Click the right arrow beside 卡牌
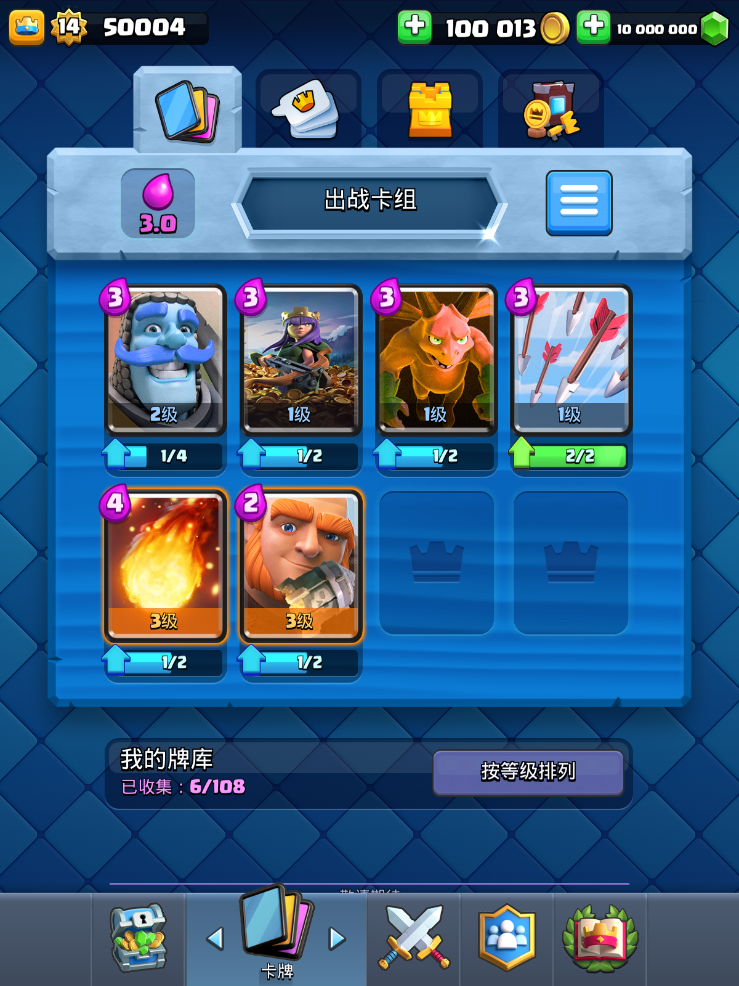 337,938
